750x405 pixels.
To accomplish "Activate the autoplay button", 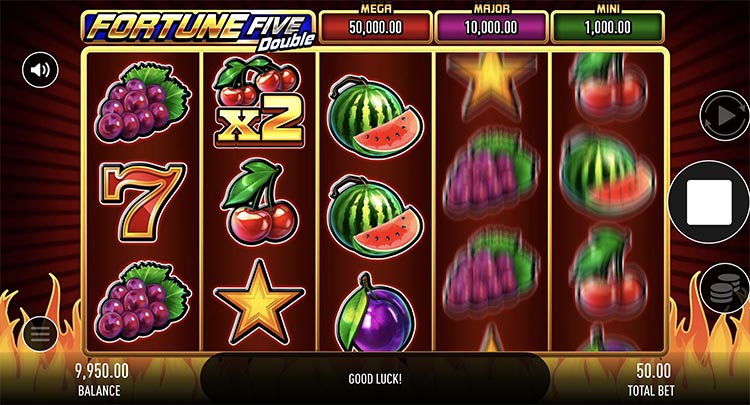I will pyautogui.click(x=719, y=114).
